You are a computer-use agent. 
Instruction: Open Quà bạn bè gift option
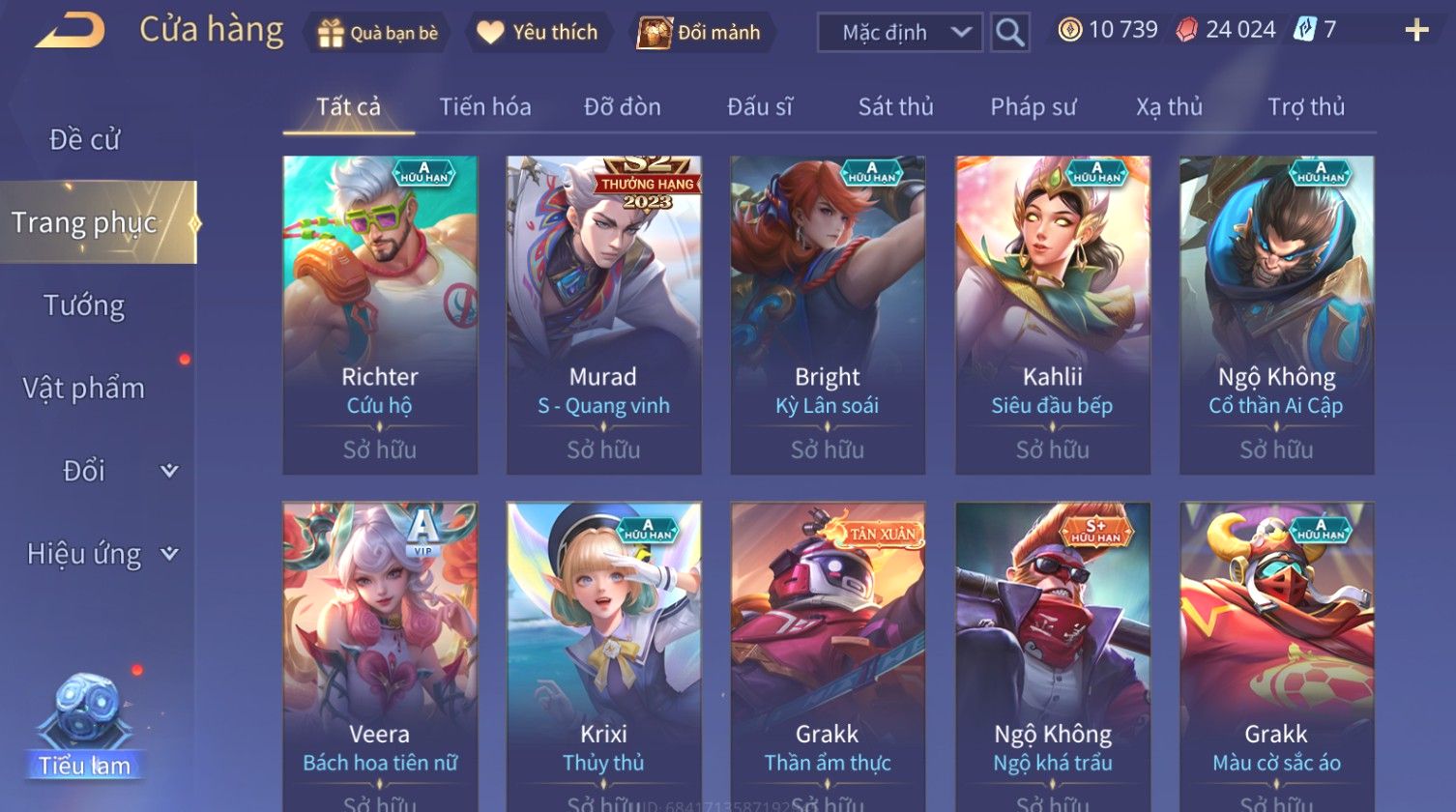pos(378,33)
